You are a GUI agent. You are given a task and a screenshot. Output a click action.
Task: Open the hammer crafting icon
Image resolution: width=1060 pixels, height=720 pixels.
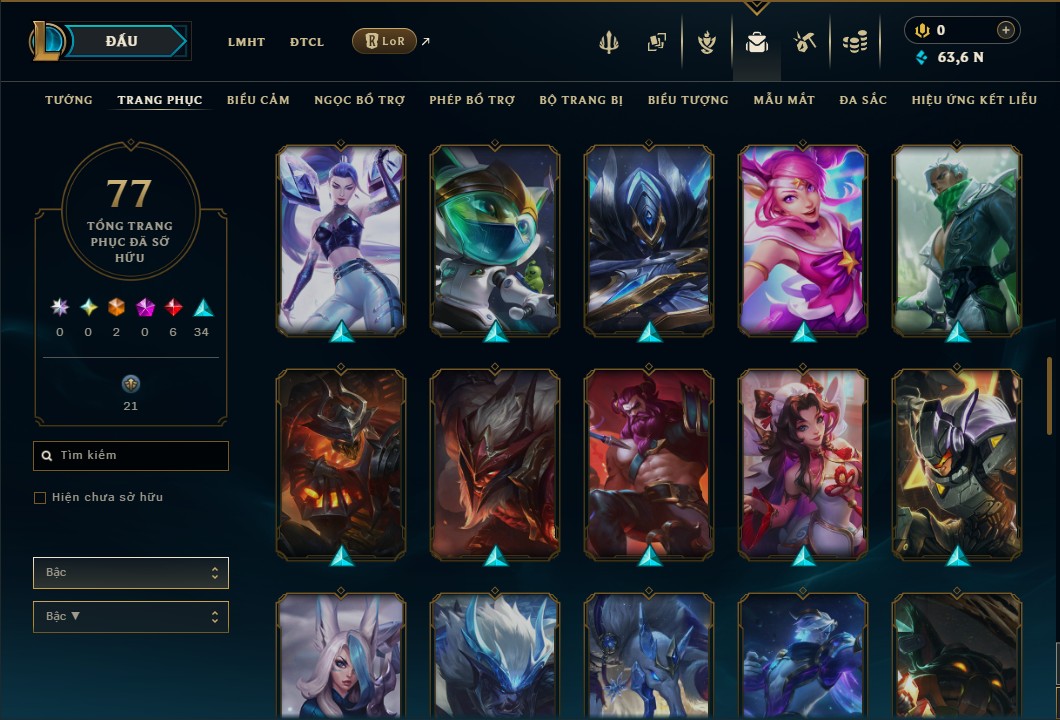(x=805, y=42)
